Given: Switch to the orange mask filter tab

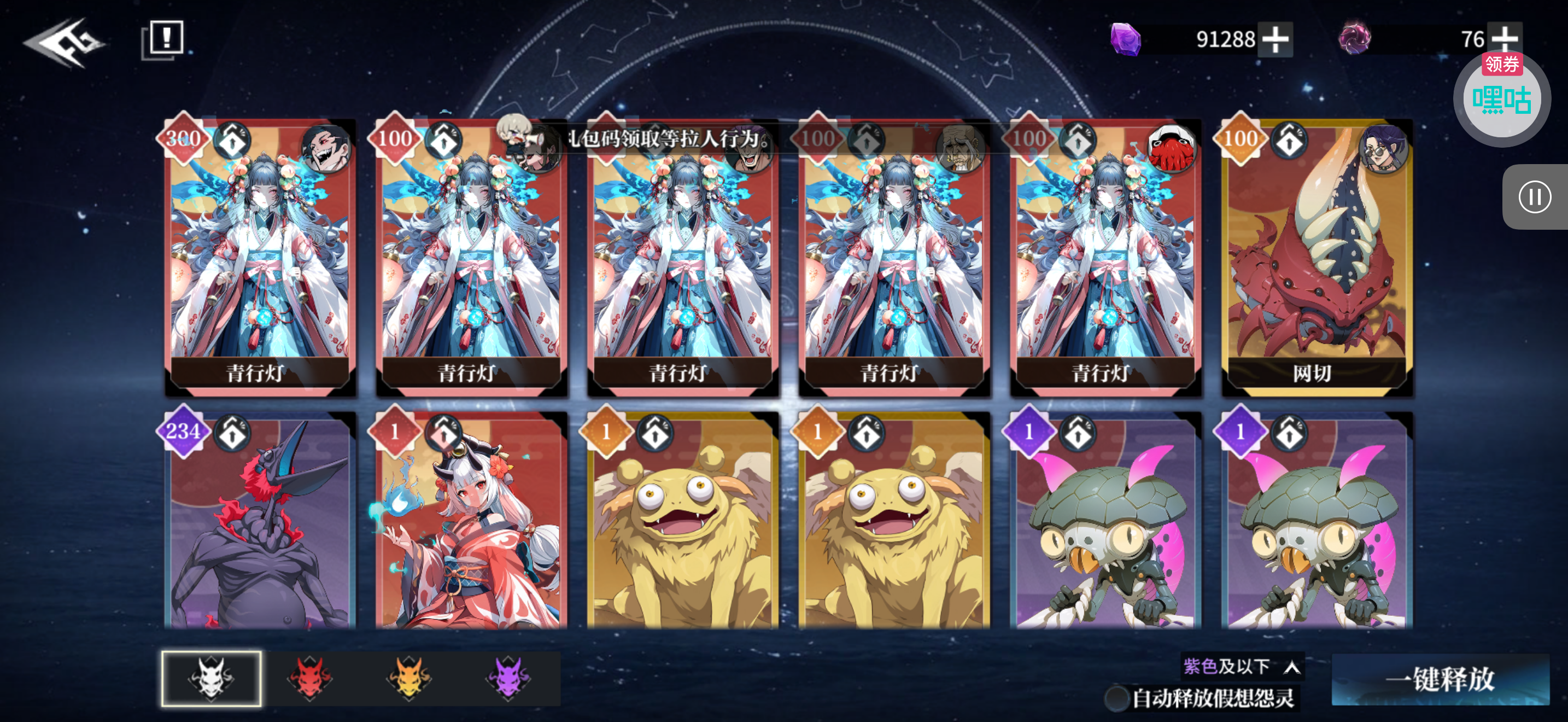Looking at the screenshot, I should (x=409, y=678).
